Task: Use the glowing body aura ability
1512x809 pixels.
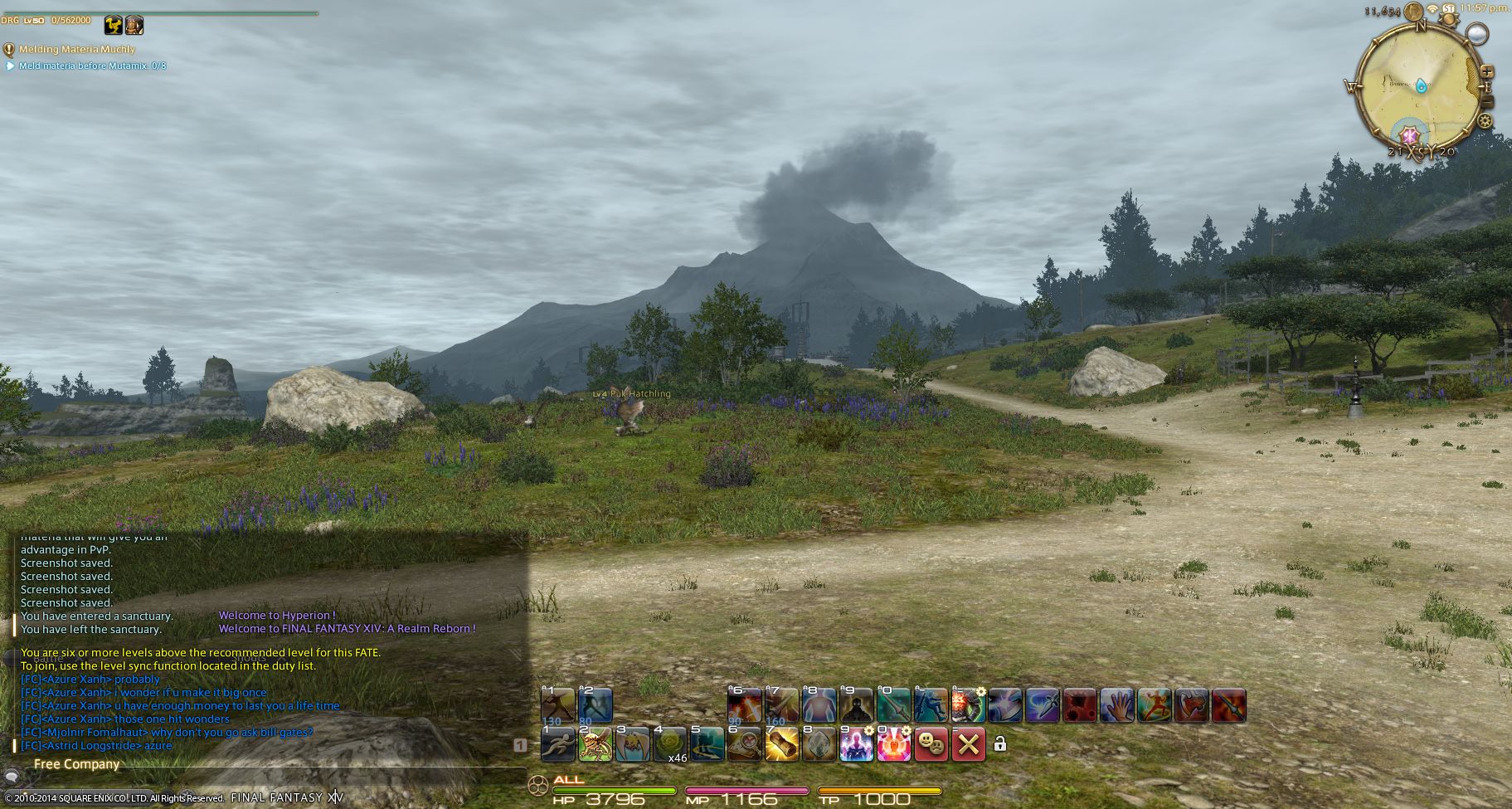Action: coord(819,705)
